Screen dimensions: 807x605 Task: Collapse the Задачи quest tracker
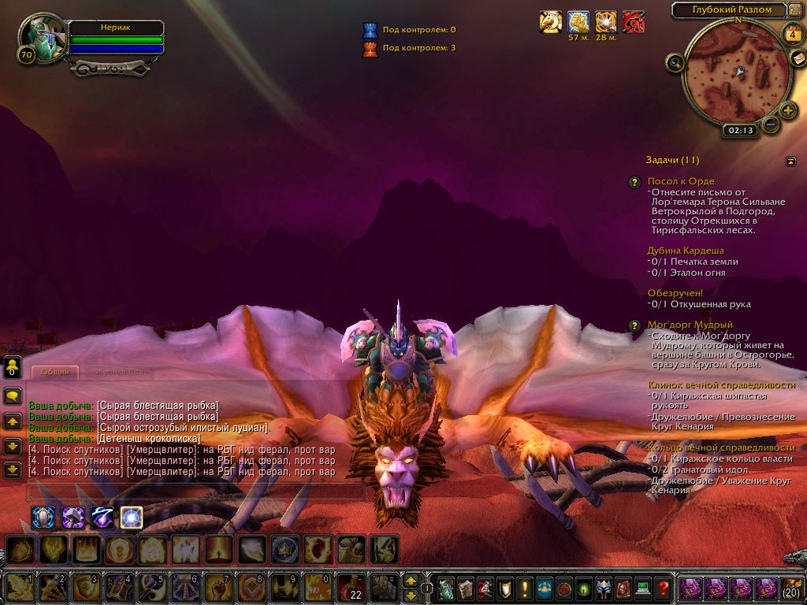coord(791,160)
